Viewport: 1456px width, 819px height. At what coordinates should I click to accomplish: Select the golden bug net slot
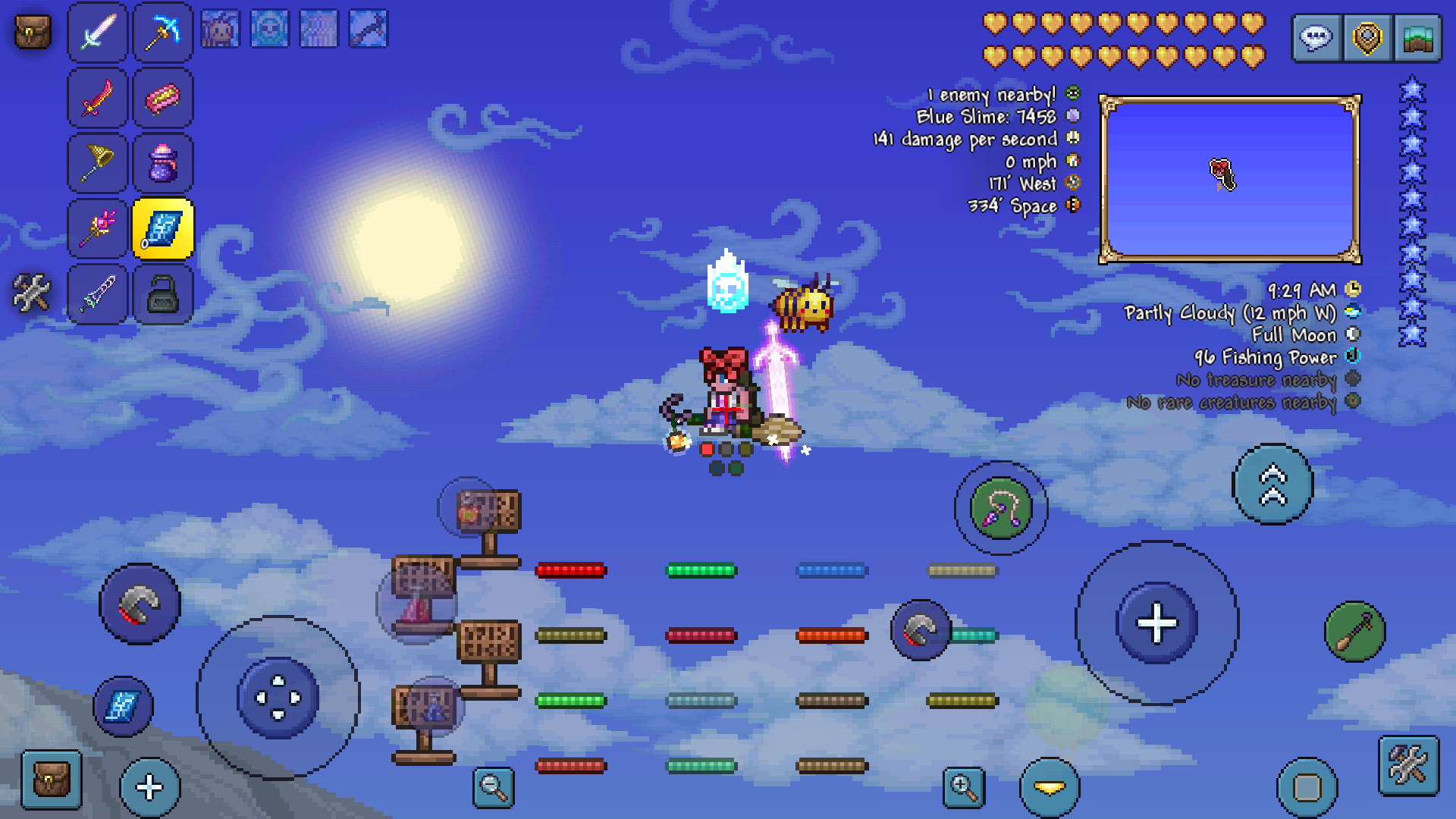click(98, 163)
